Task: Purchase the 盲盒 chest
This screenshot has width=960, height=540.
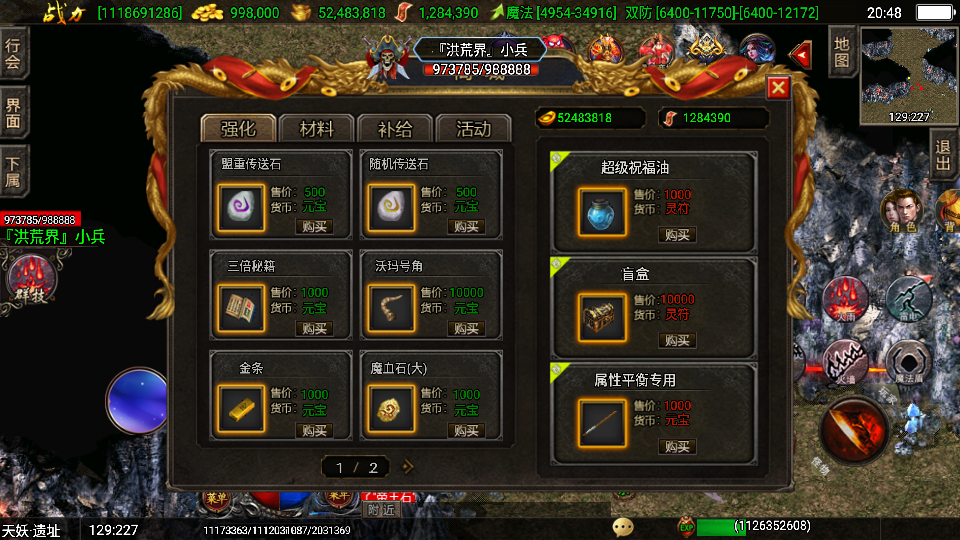Action: pos(677,341)
